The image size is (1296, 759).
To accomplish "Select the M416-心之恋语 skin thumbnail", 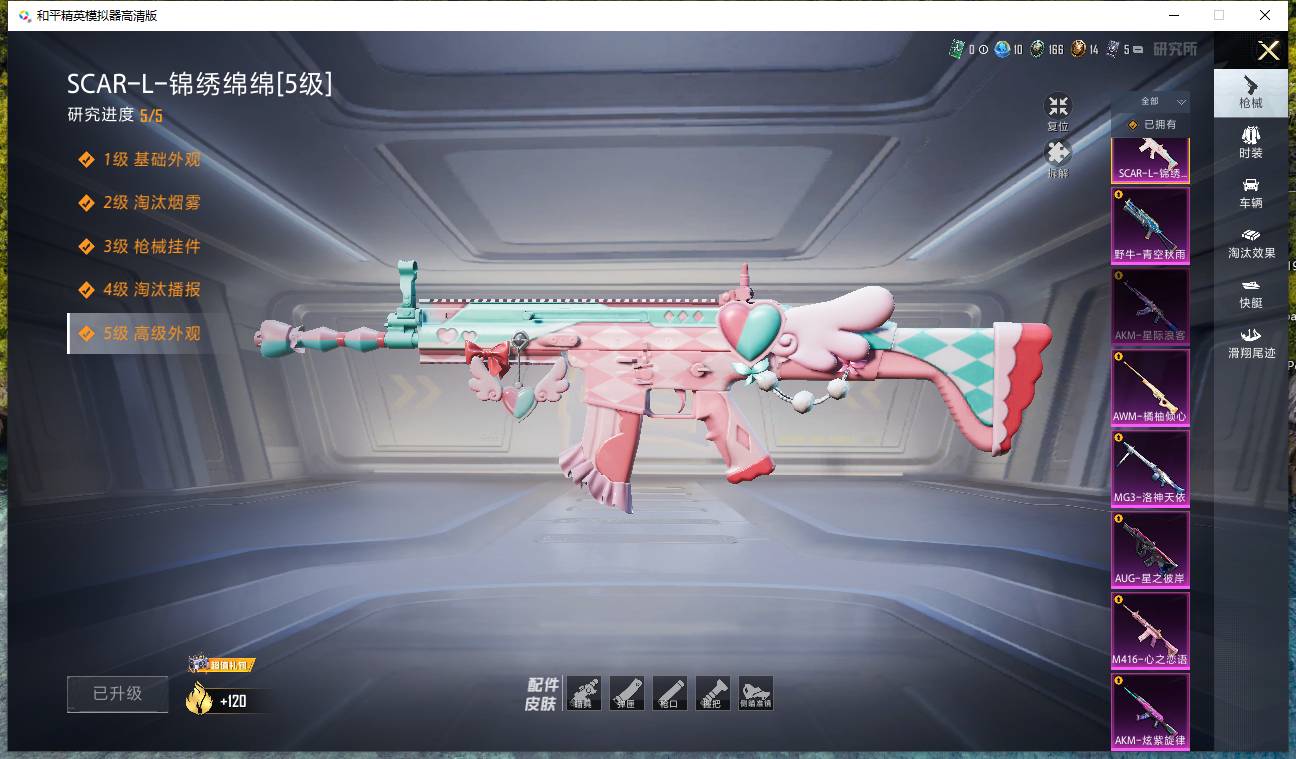I will point(1150,630).
